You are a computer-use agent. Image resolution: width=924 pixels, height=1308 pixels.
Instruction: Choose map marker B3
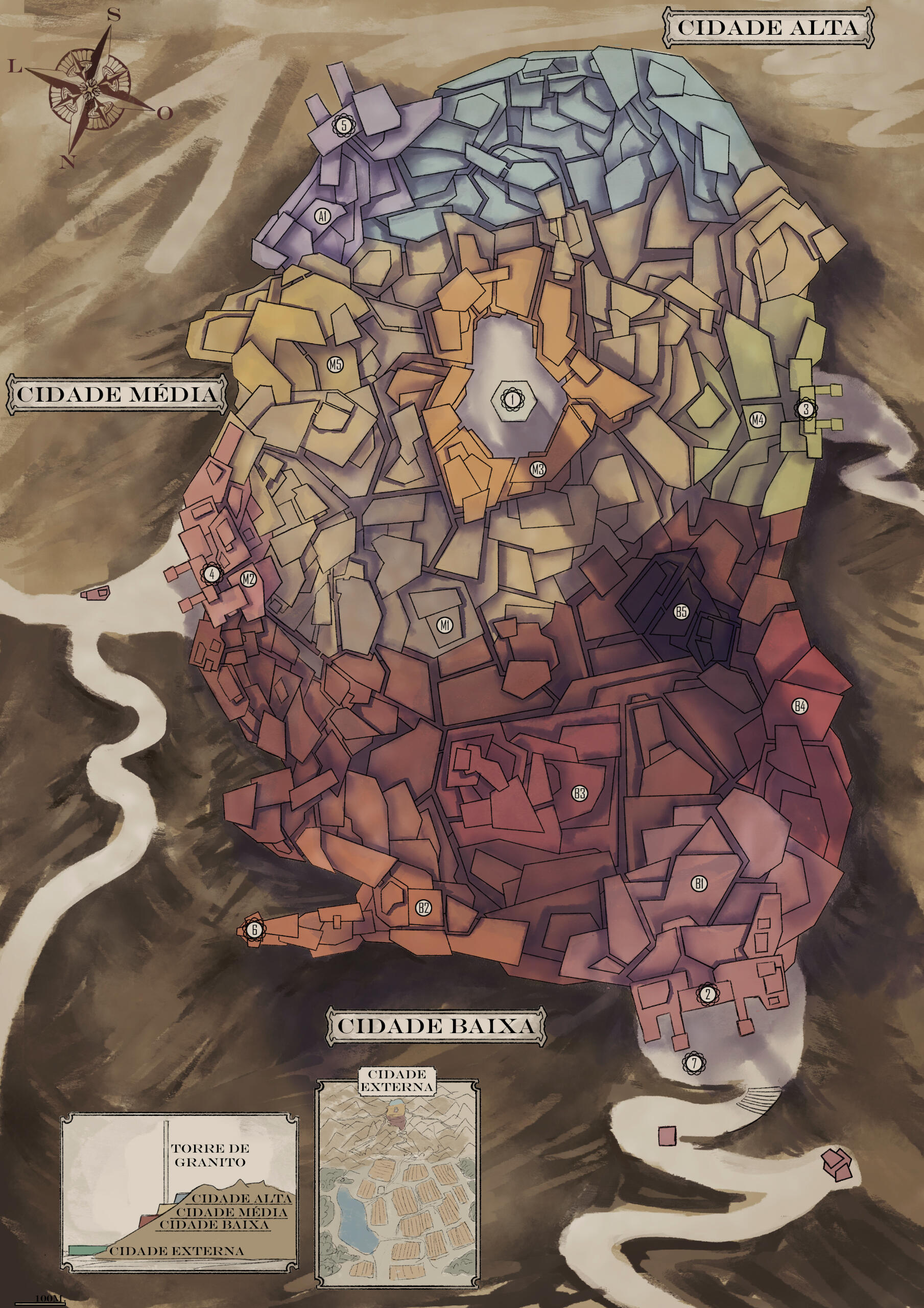tap(579, 793)
